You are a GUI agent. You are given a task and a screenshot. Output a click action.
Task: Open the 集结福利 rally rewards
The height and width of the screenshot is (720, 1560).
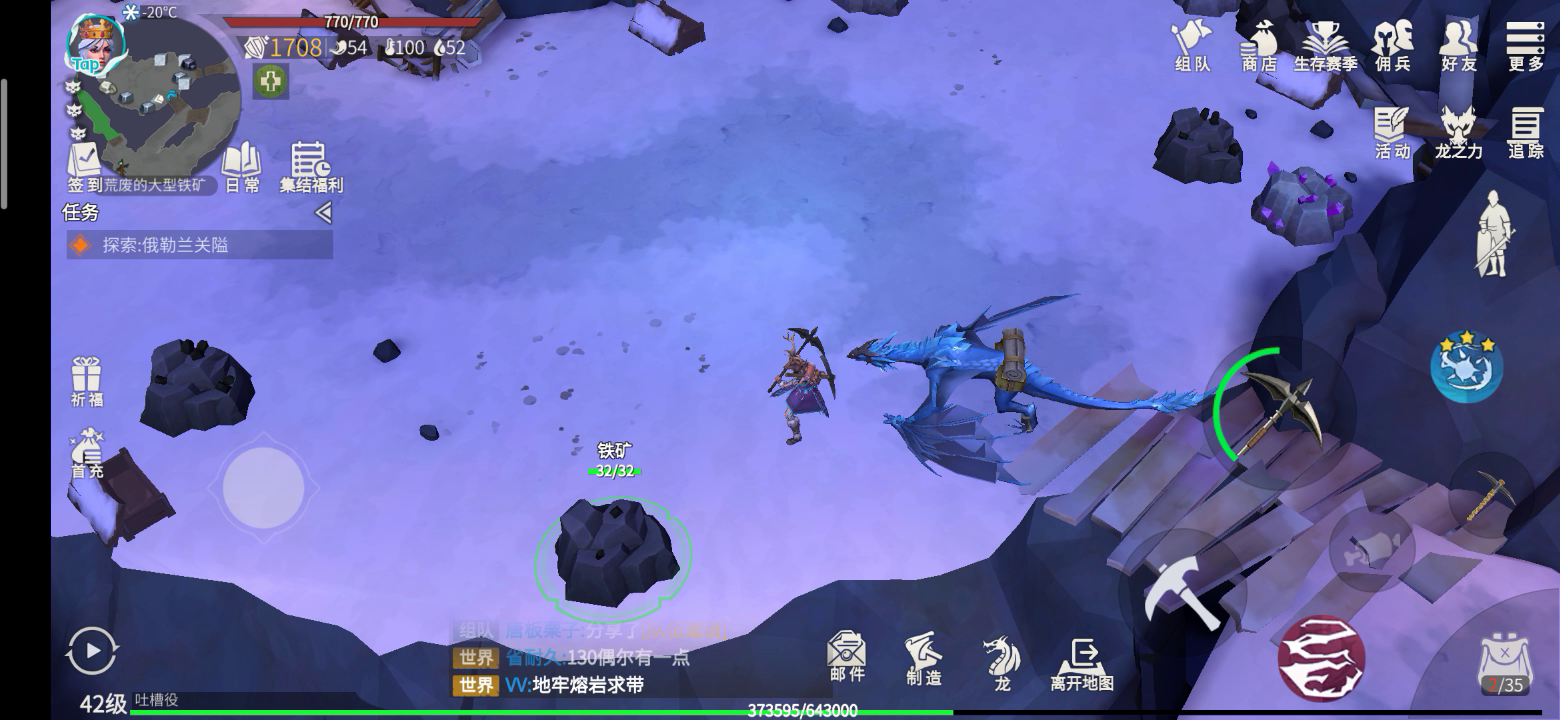(310, 167)
